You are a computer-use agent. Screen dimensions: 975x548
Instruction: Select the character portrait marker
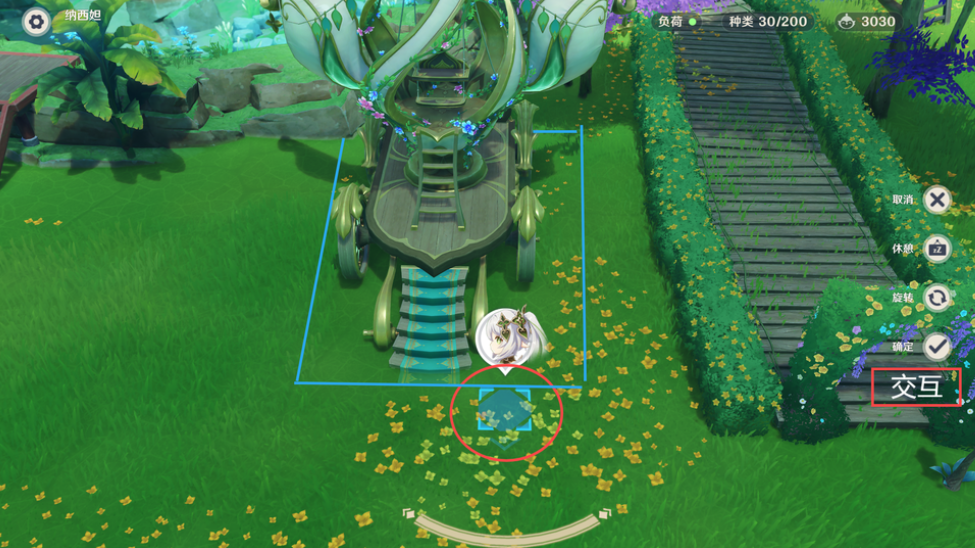[x=511, y=337]
